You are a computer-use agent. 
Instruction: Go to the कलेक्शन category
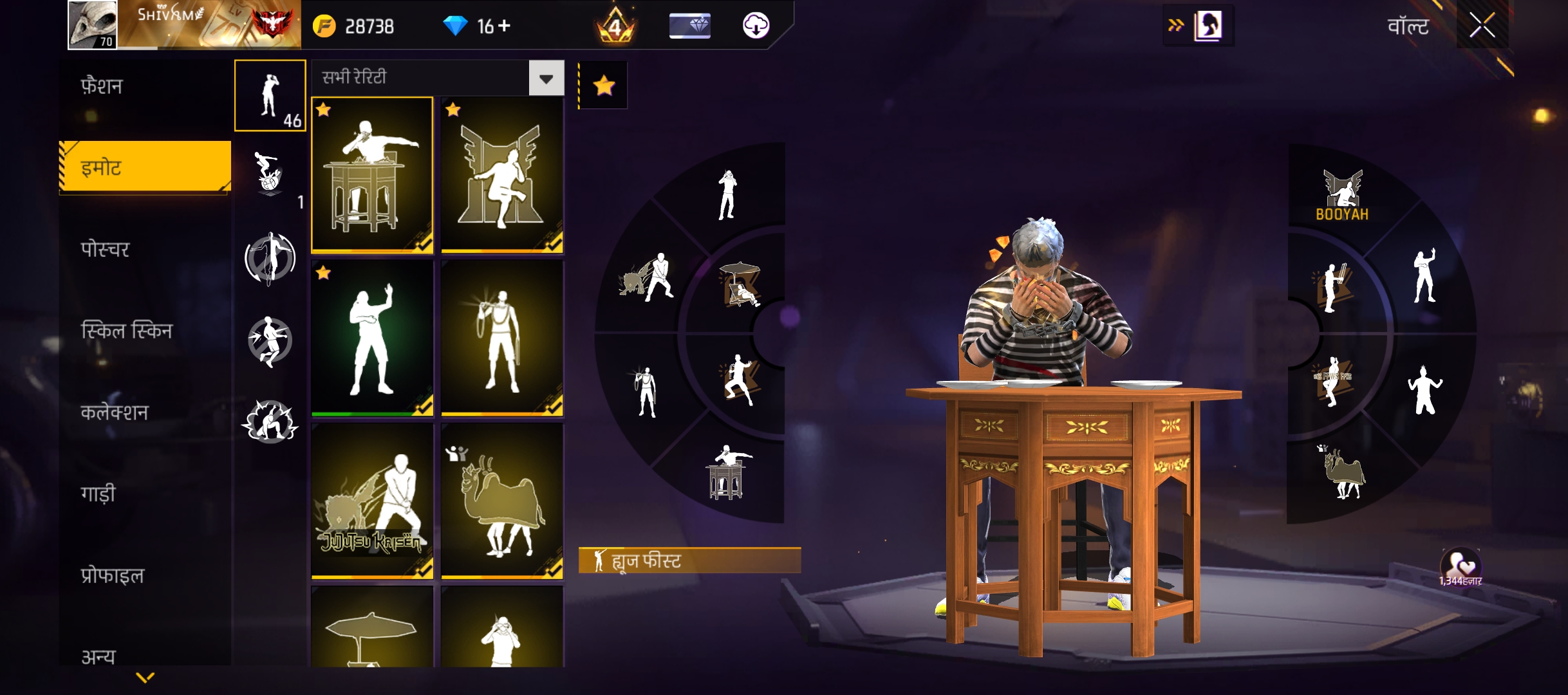click(115, 412)
